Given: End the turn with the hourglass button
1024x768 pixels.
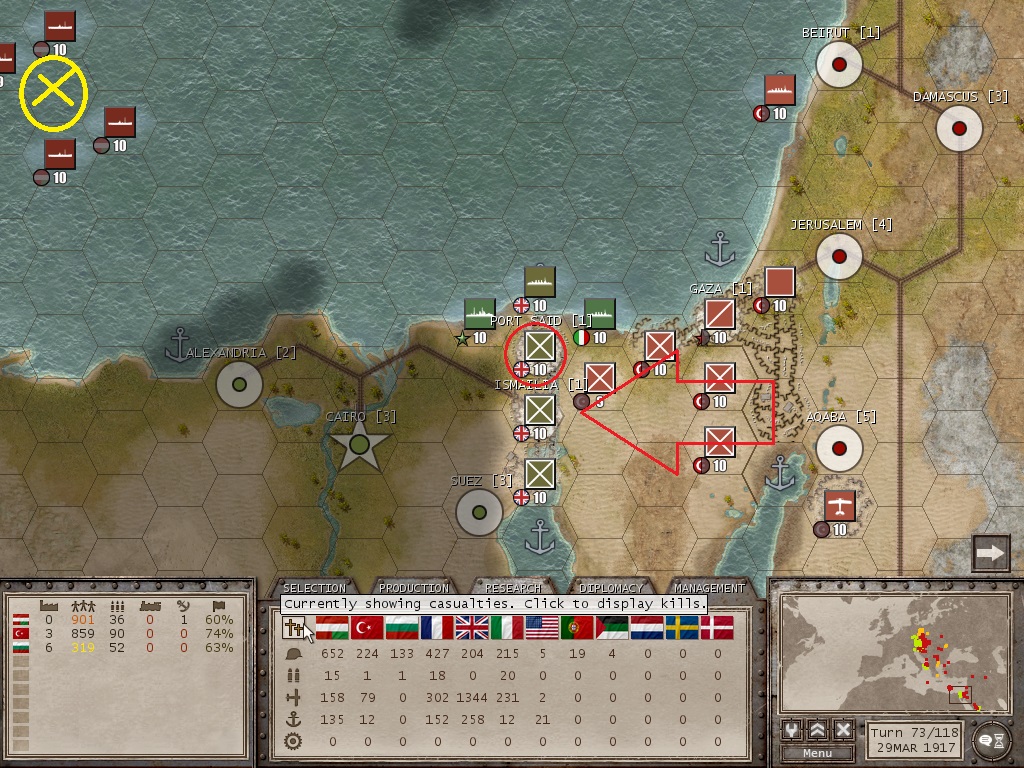Looking at the screenshot, I should [x=990, y=738].
